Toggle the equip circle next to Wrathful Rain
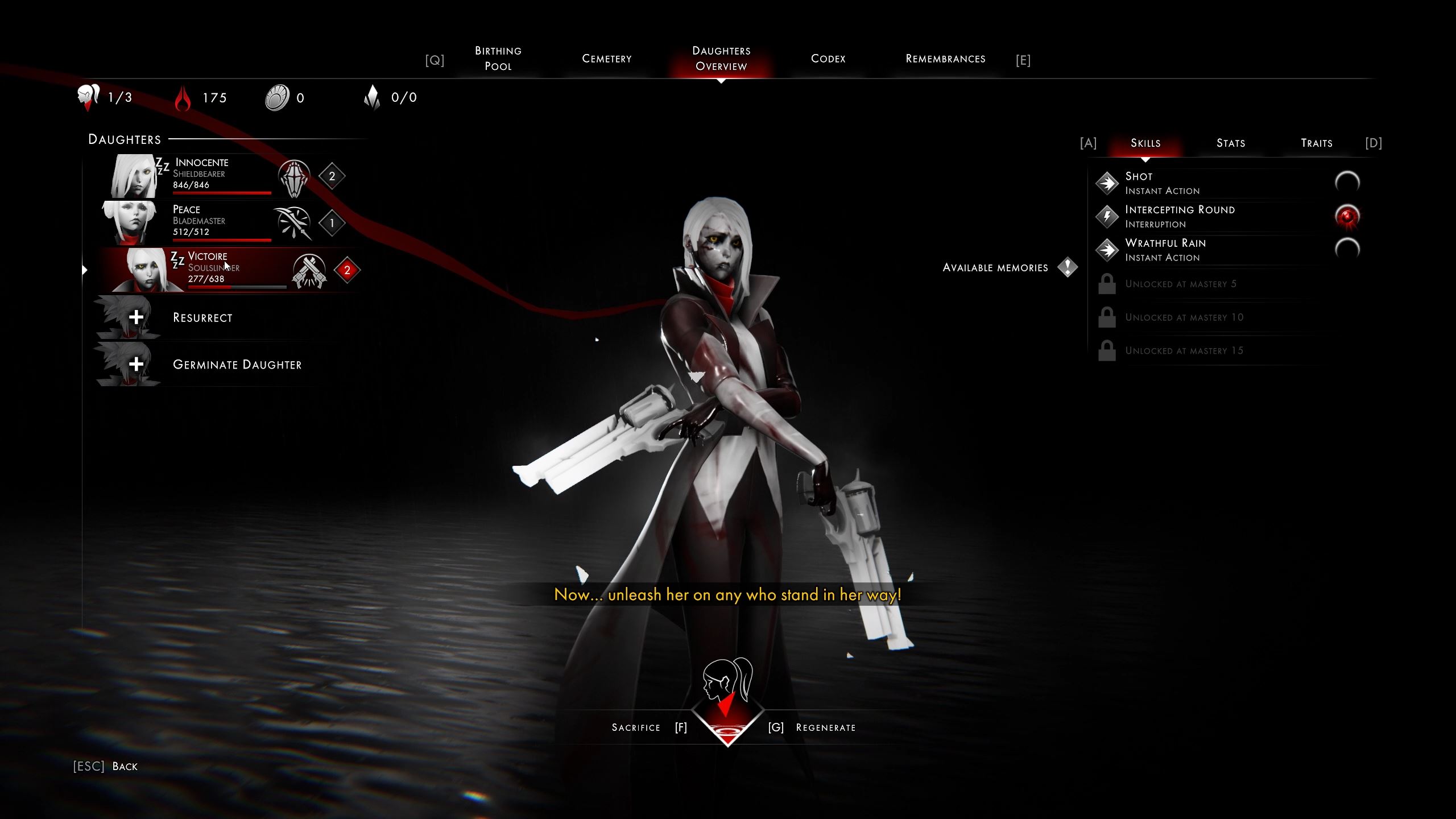 click(x=1348, y=247)
